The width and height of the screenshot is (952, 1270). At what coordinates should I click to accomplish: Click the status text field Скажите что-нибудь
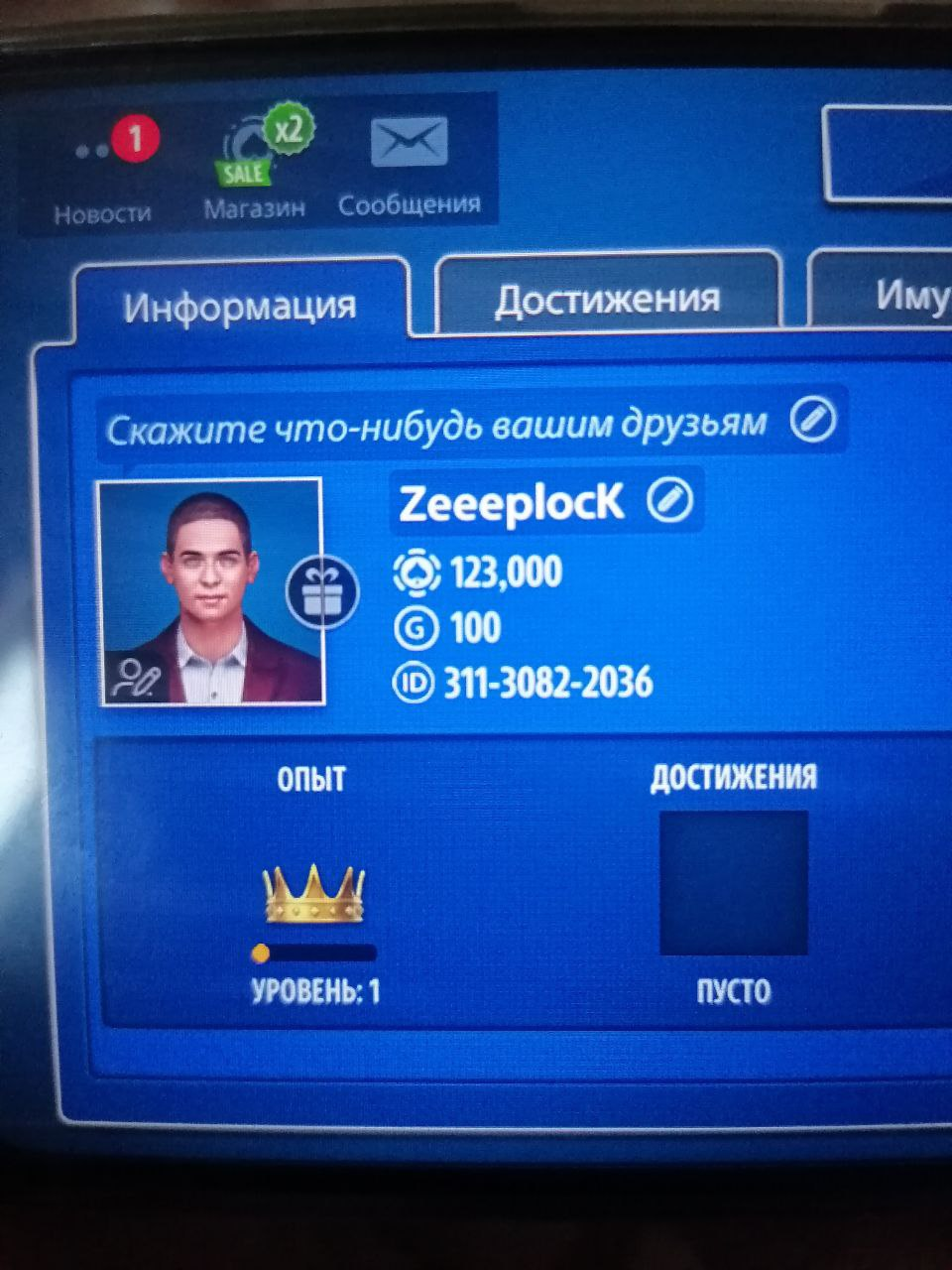click(436, 427)
